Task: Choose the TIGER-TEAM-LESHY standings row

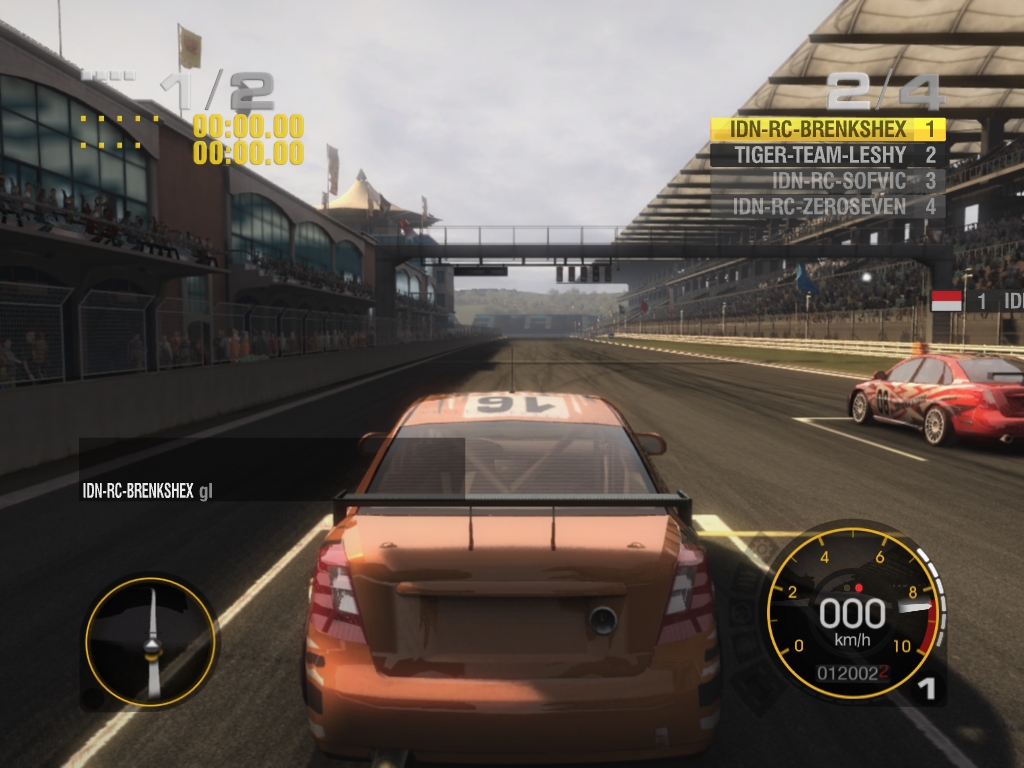Action: click(x=827, y=155)
